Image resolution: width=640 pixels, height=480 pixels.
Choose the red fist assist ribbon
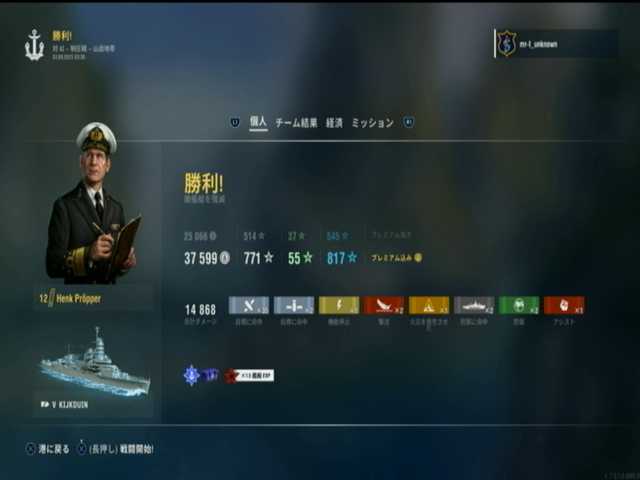point(564,306)
